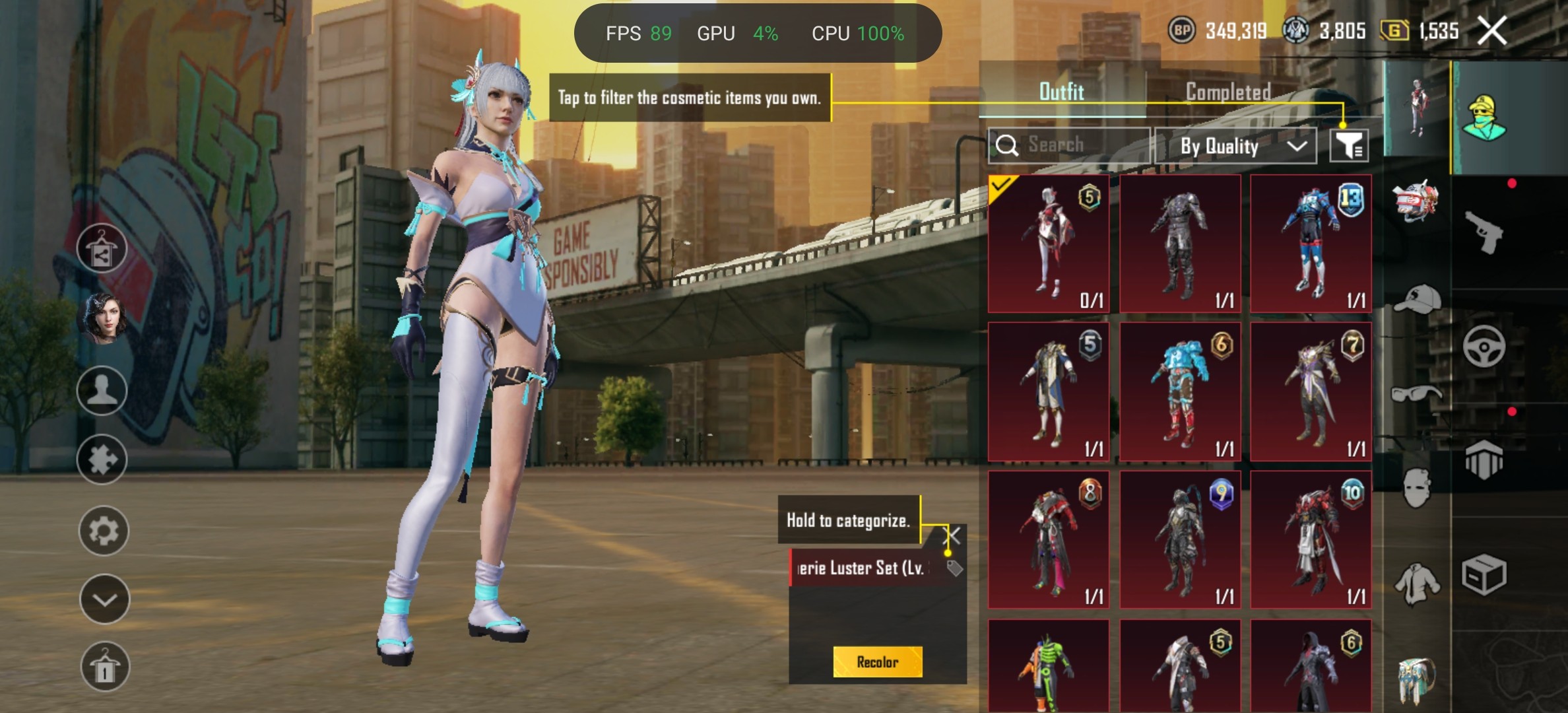This screenshot has width=1568, height=713.
Task: Select the Outfit tab
Action: [1061, 92]
